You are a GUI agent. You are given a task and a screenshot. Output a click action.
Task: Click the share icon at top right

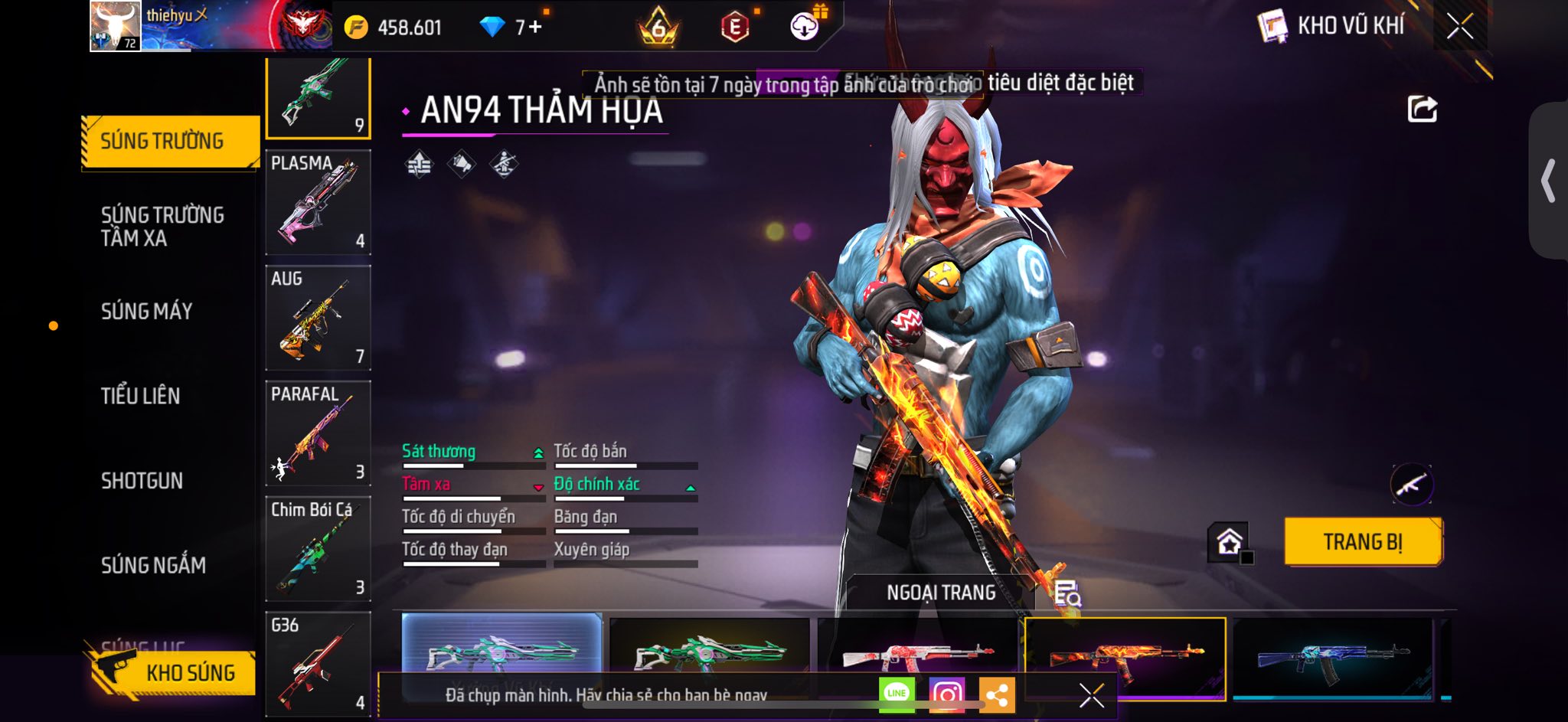(1422, 109)
